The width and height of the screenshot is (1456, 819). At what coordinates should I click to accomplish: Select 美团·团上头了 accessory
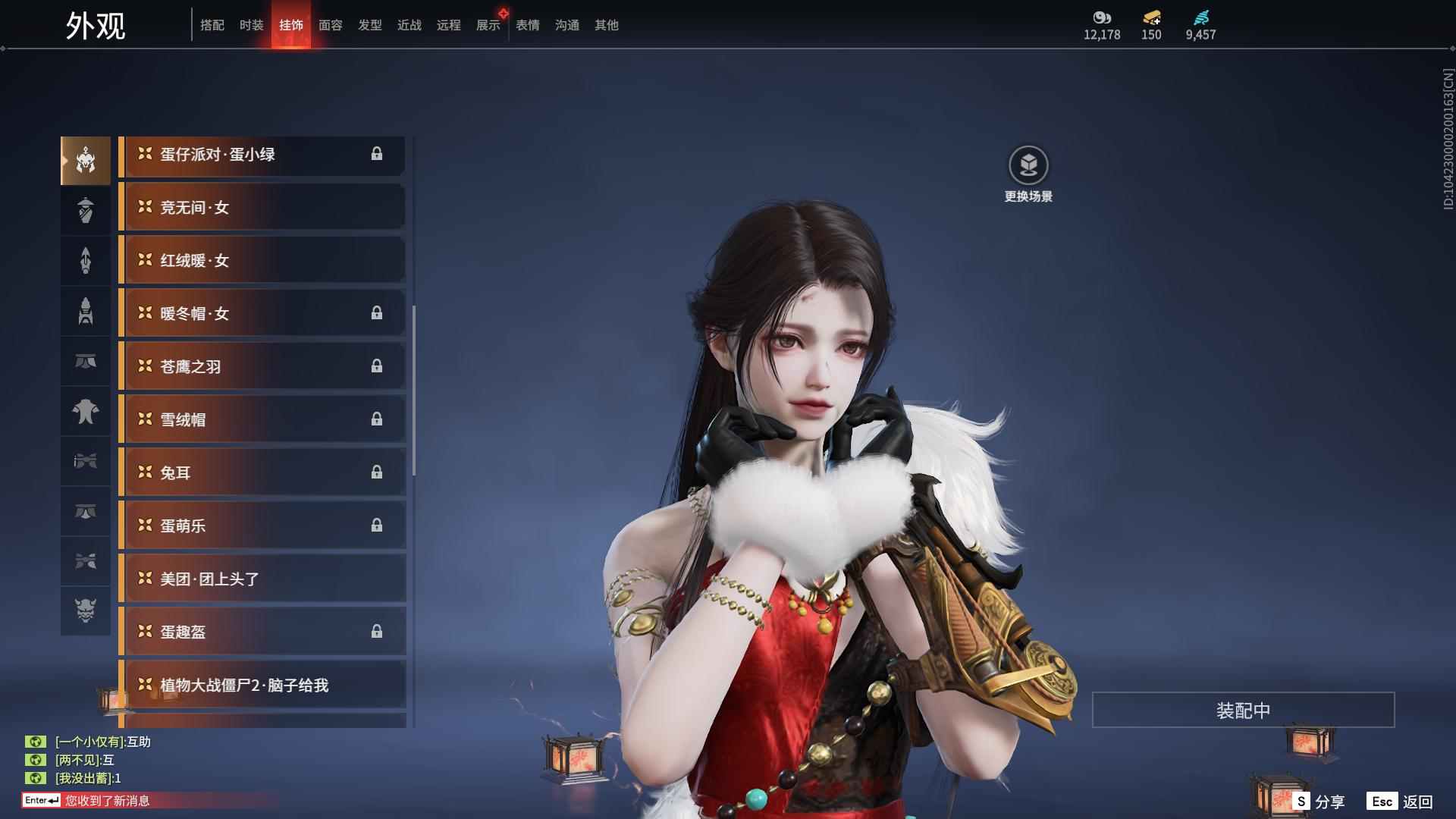(x=262, y=579)
